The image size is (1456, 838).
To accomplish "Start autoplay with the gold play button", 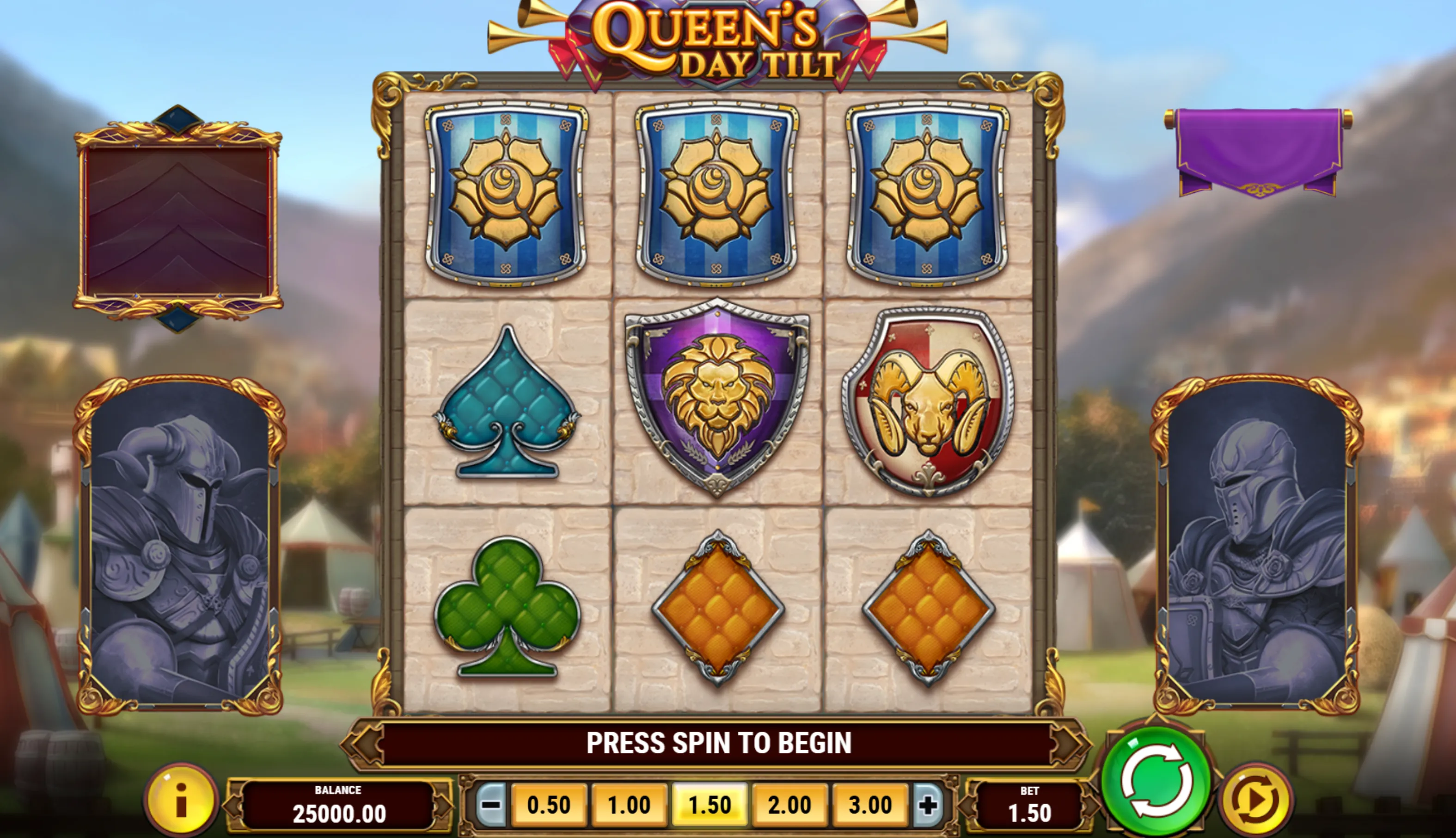I will (x=1256, y=799).
